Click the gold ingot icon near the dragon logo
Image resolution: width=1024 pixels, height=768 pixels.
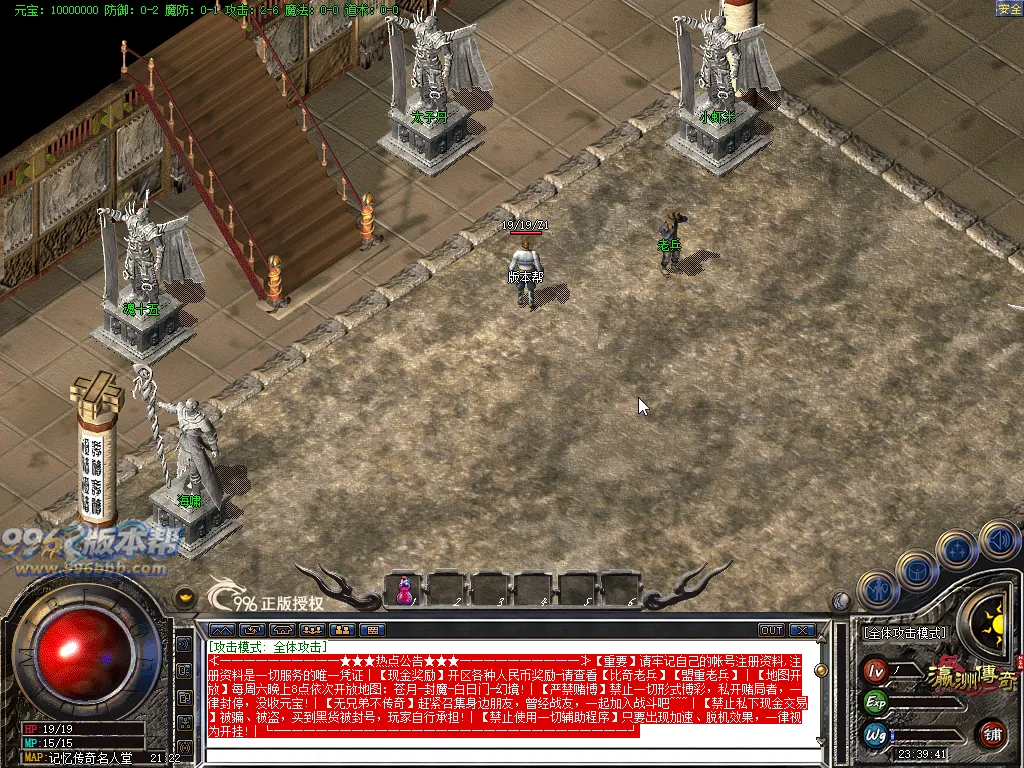point(184,597)
